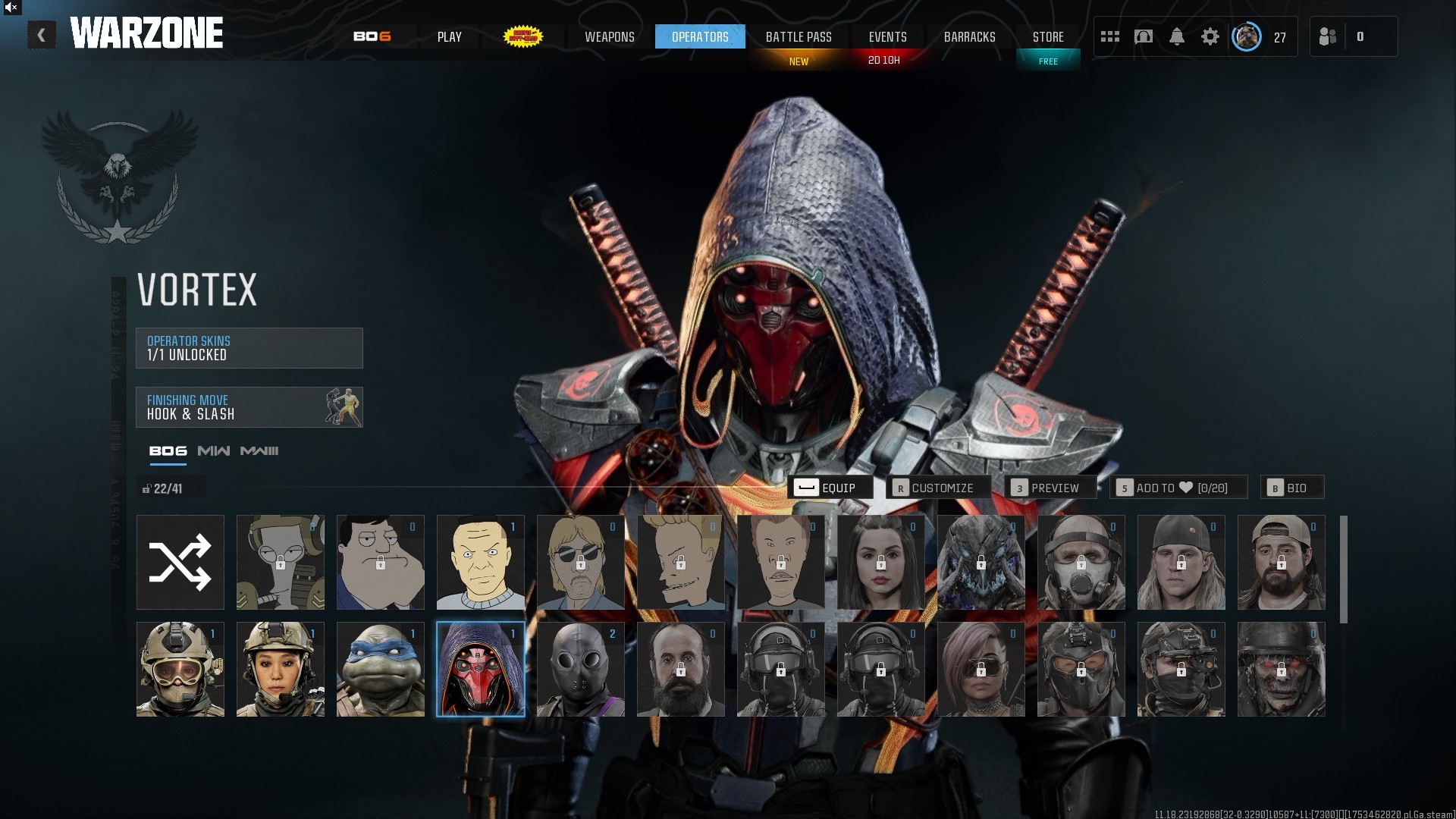Open the Weapons menu tab
Viewport: 1456px width, 819px height.
pyautogui.click(x=609, y=36)
